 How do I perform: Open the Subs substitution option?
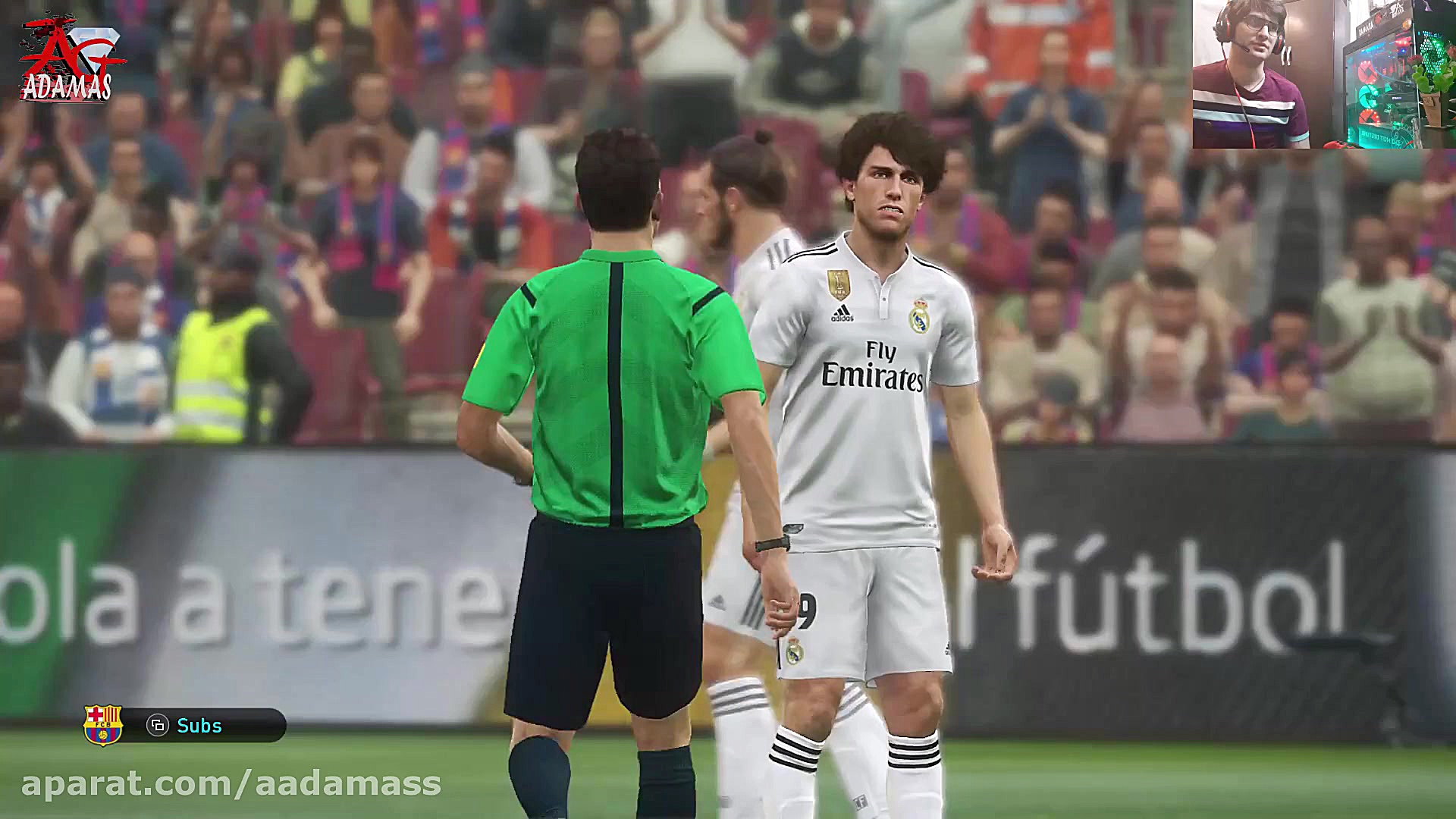pos(199,726)
